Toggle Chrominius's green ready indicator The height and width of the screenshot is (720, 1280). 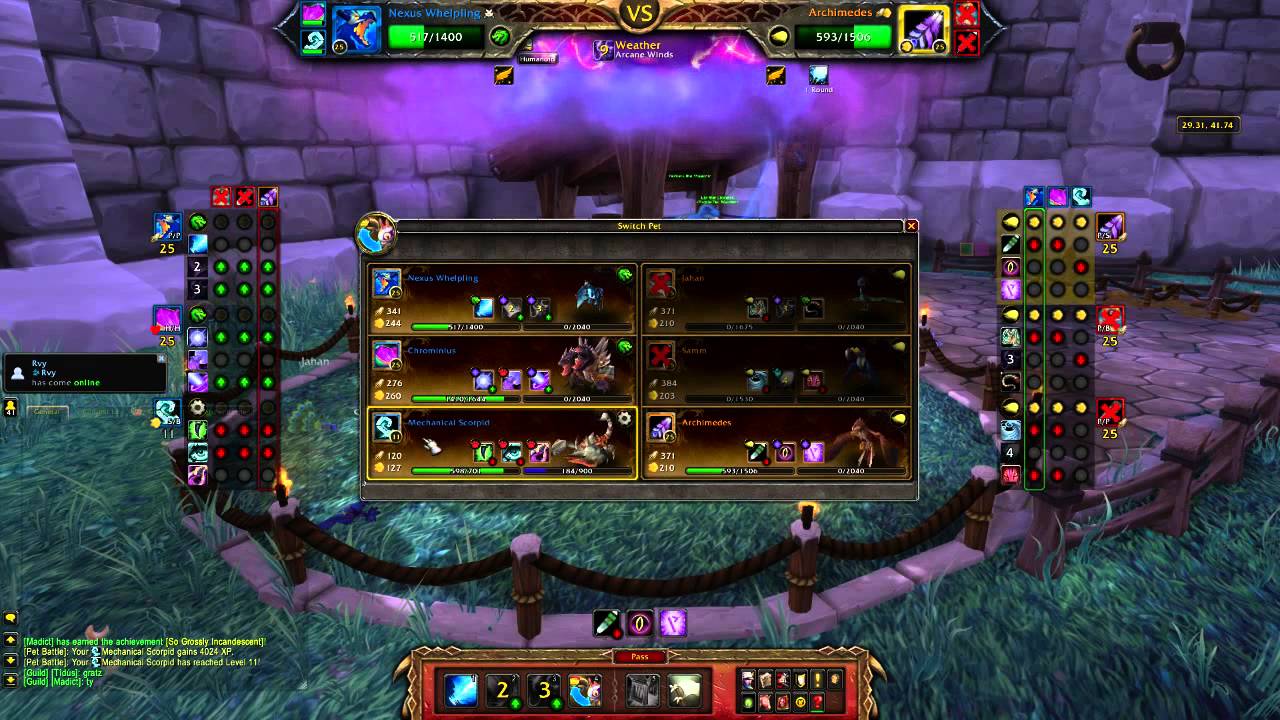tap(625, 345)
